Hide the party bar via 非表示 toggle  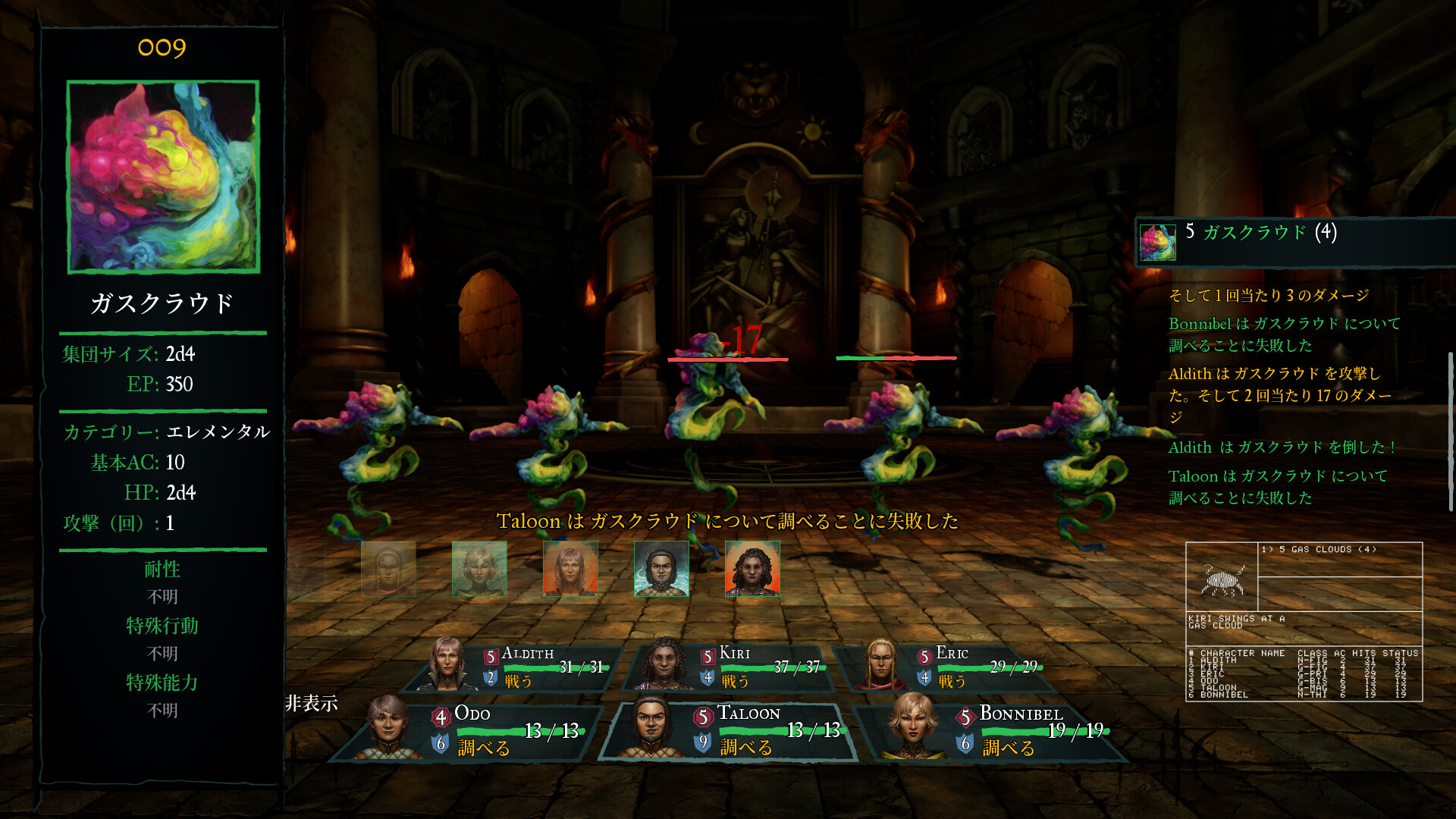311,704
